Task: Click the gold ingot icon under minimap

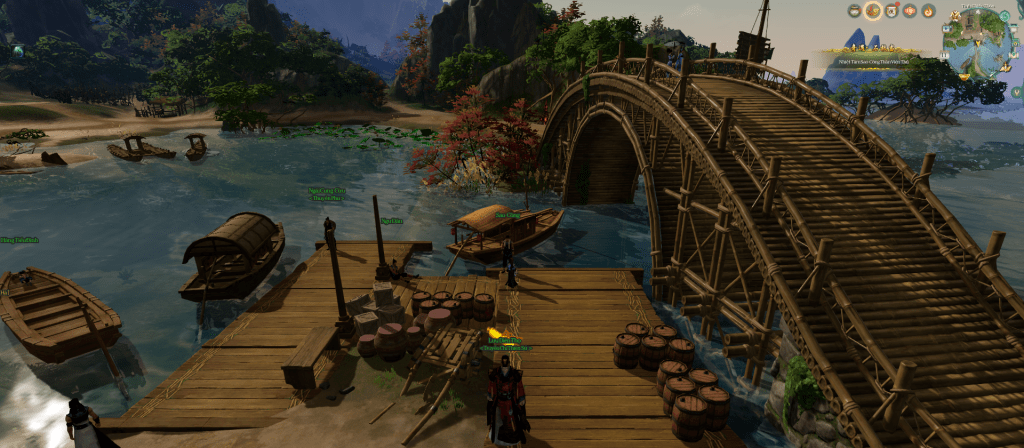Action: 966,76
